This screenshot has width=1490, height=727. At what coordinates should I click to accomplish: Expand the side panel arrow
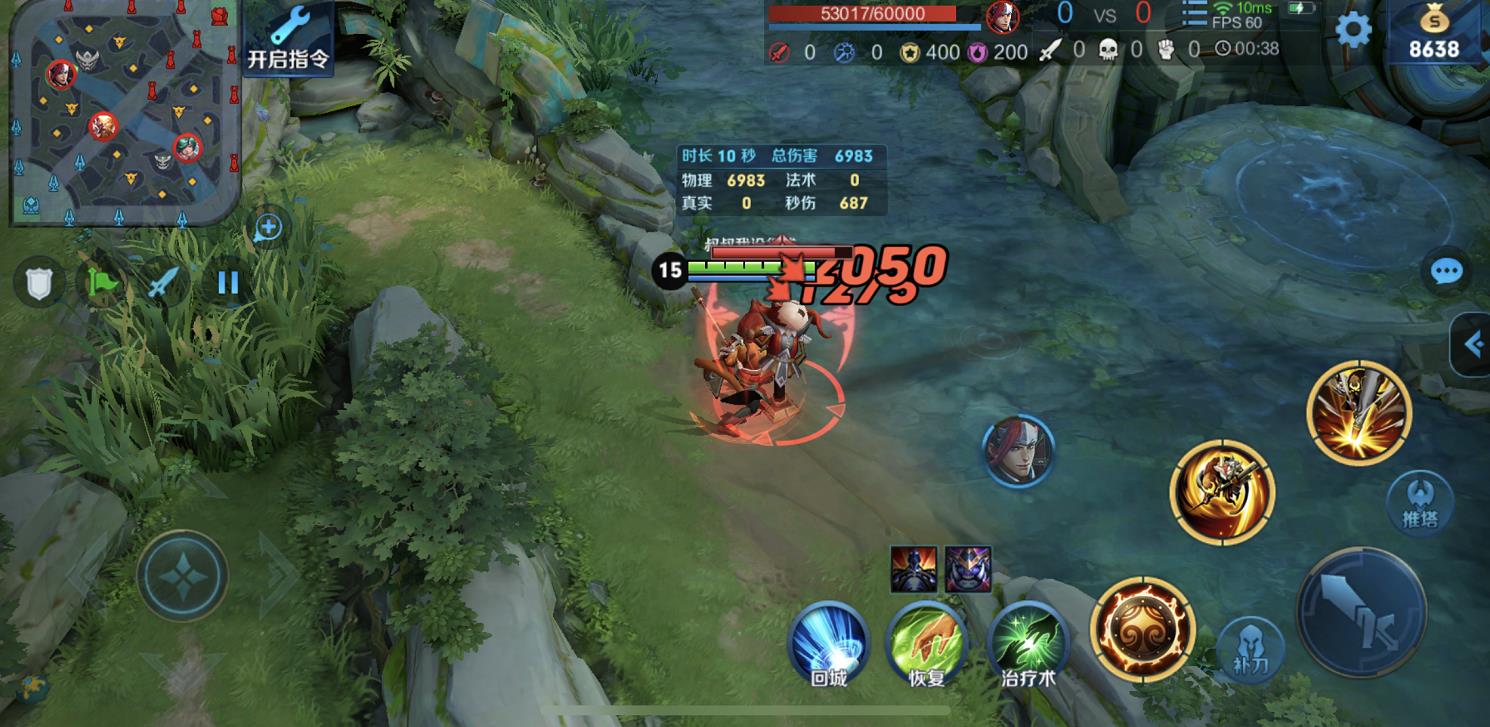[x=1471, y=345]
